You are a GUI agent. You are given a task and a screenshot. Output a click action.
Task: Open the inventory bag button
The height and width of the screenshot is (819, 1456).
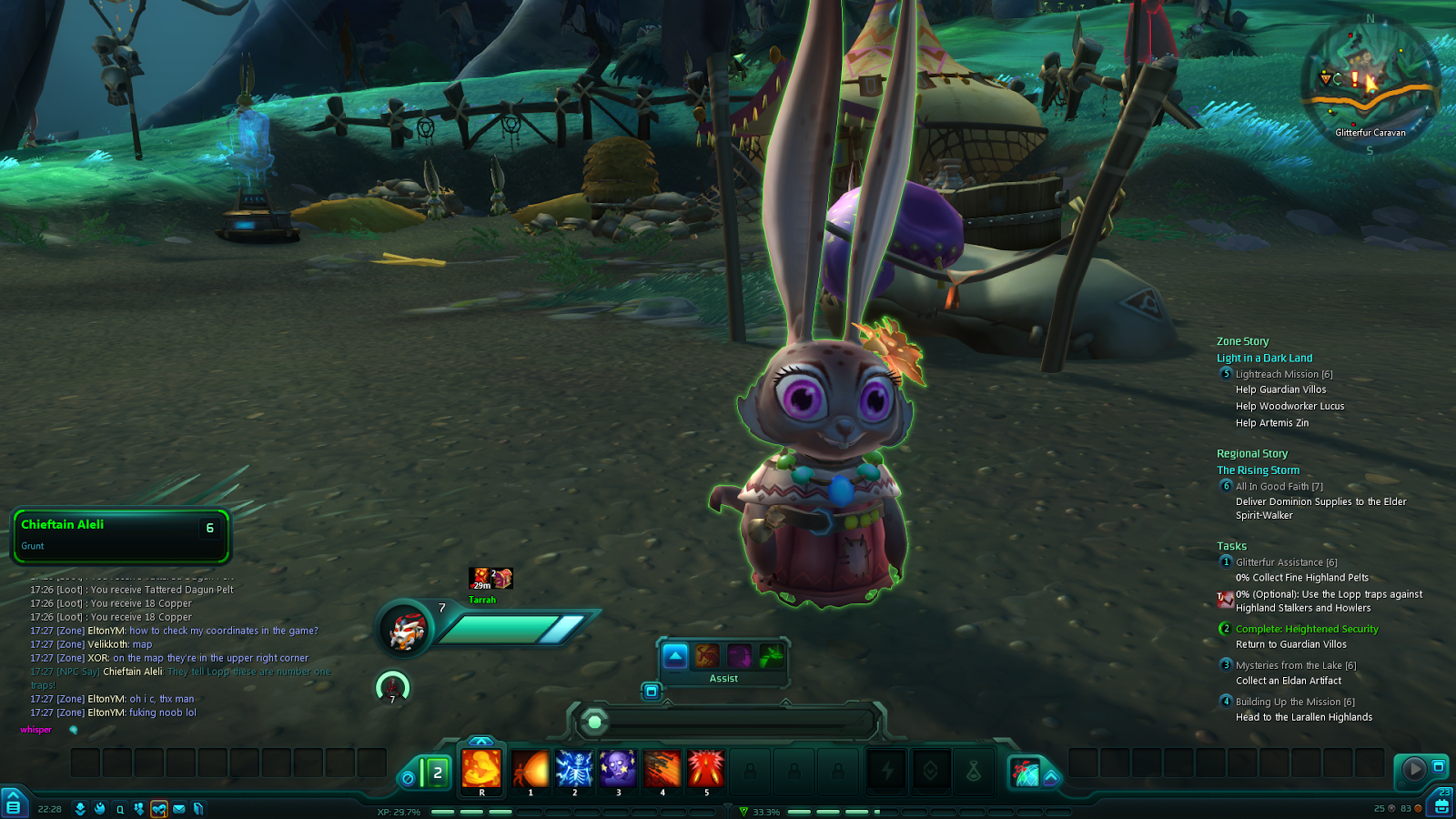tap(1441, 806)
